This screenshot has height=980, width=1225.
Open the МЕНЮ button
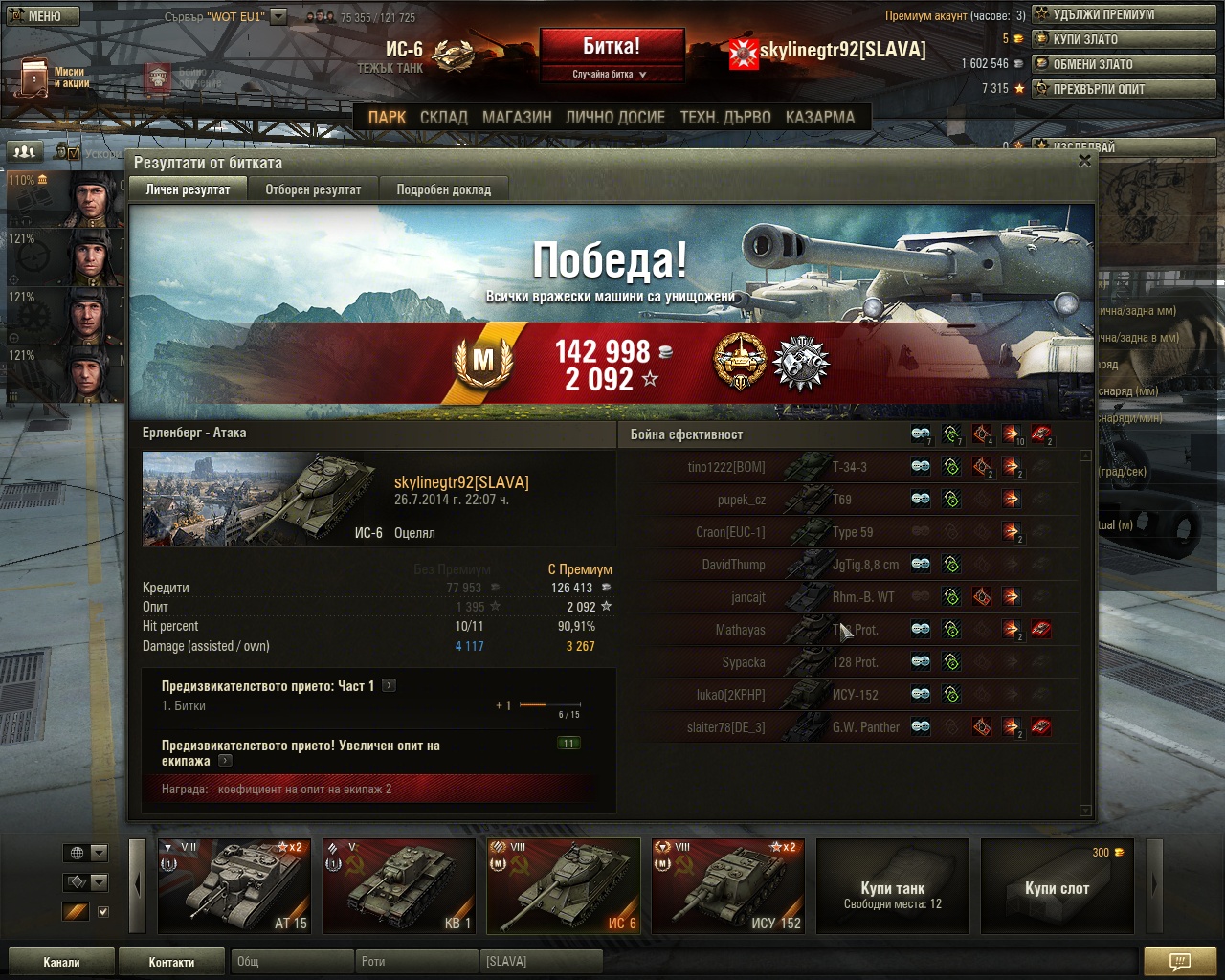point(40,15)
